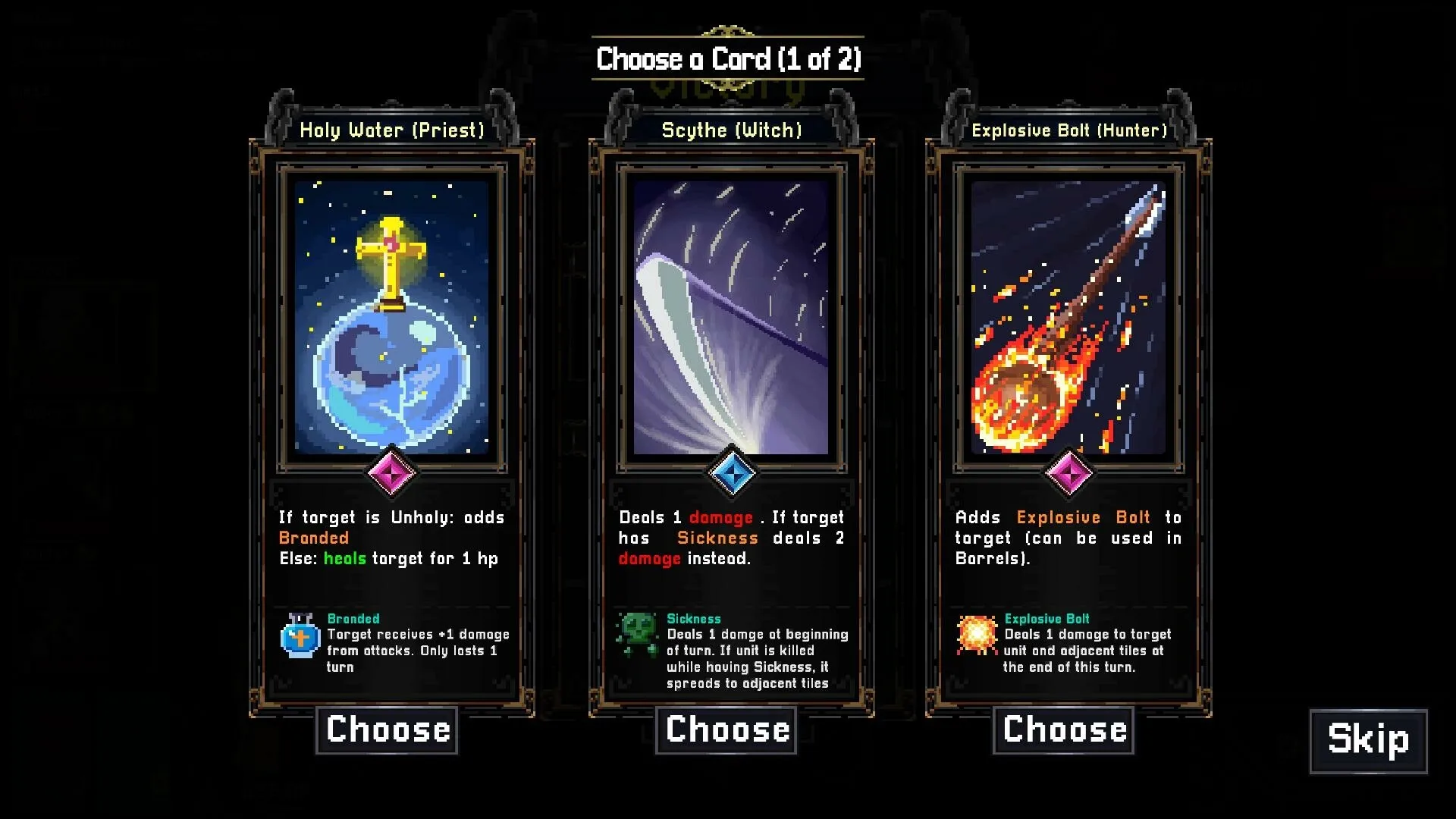The height and width of the screenshot is (819, 1456).
Task: Choose the Holy Water card
Action: (387, 729)
